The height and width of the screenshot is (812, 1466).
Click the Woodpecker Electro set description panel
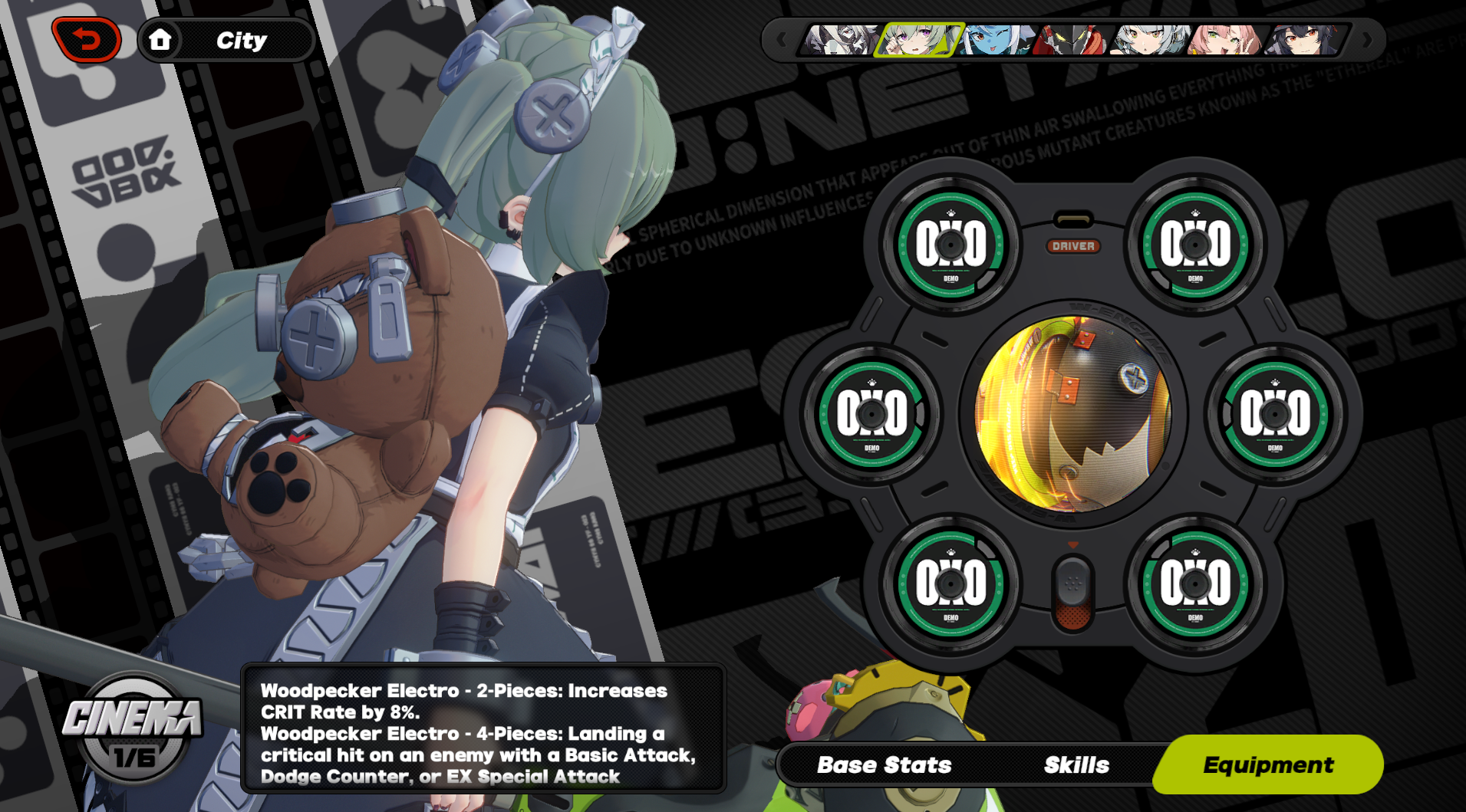click(483, 728)
